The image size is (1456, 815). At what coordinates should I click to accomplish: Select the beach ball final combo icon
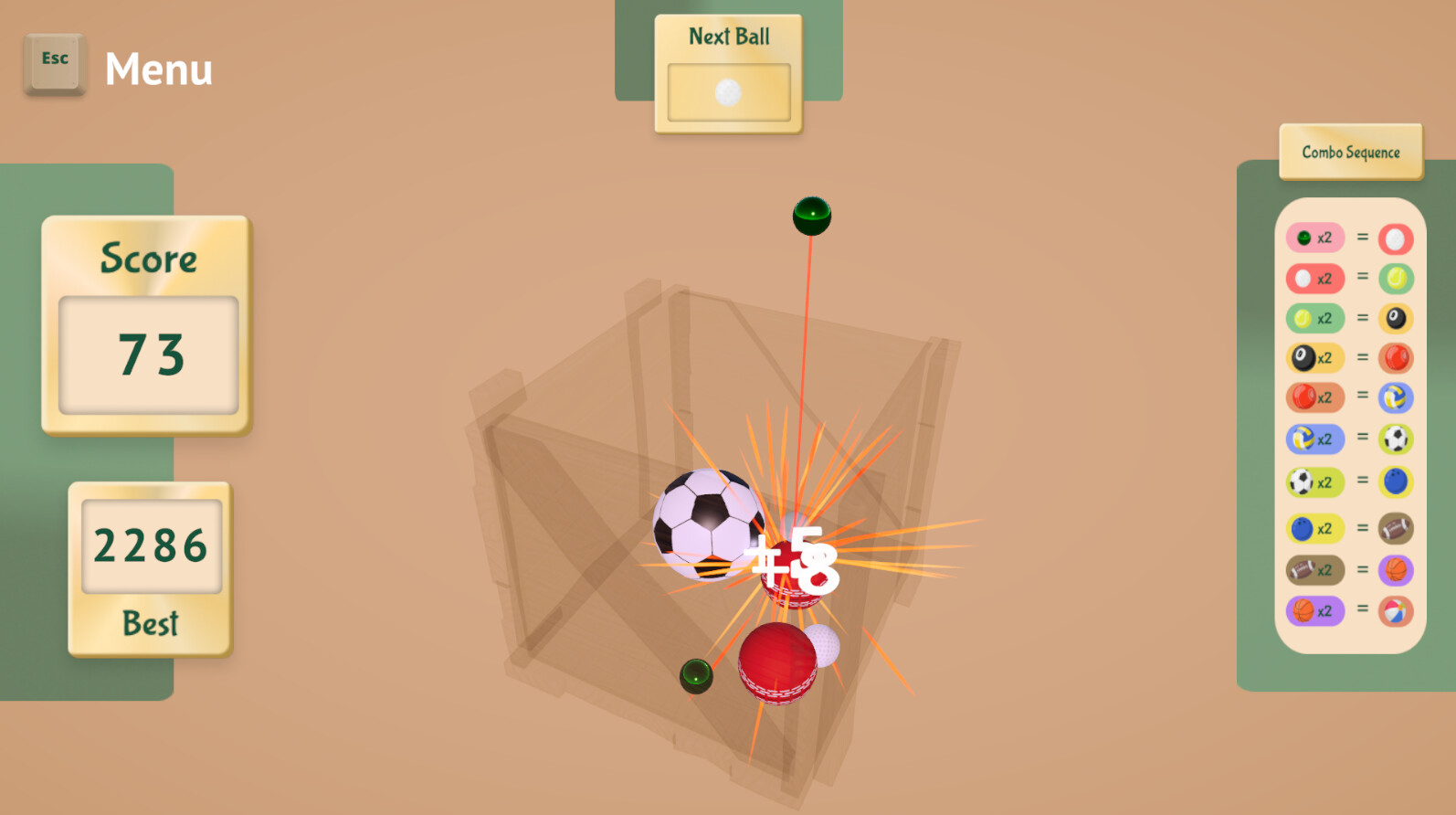1397,610
